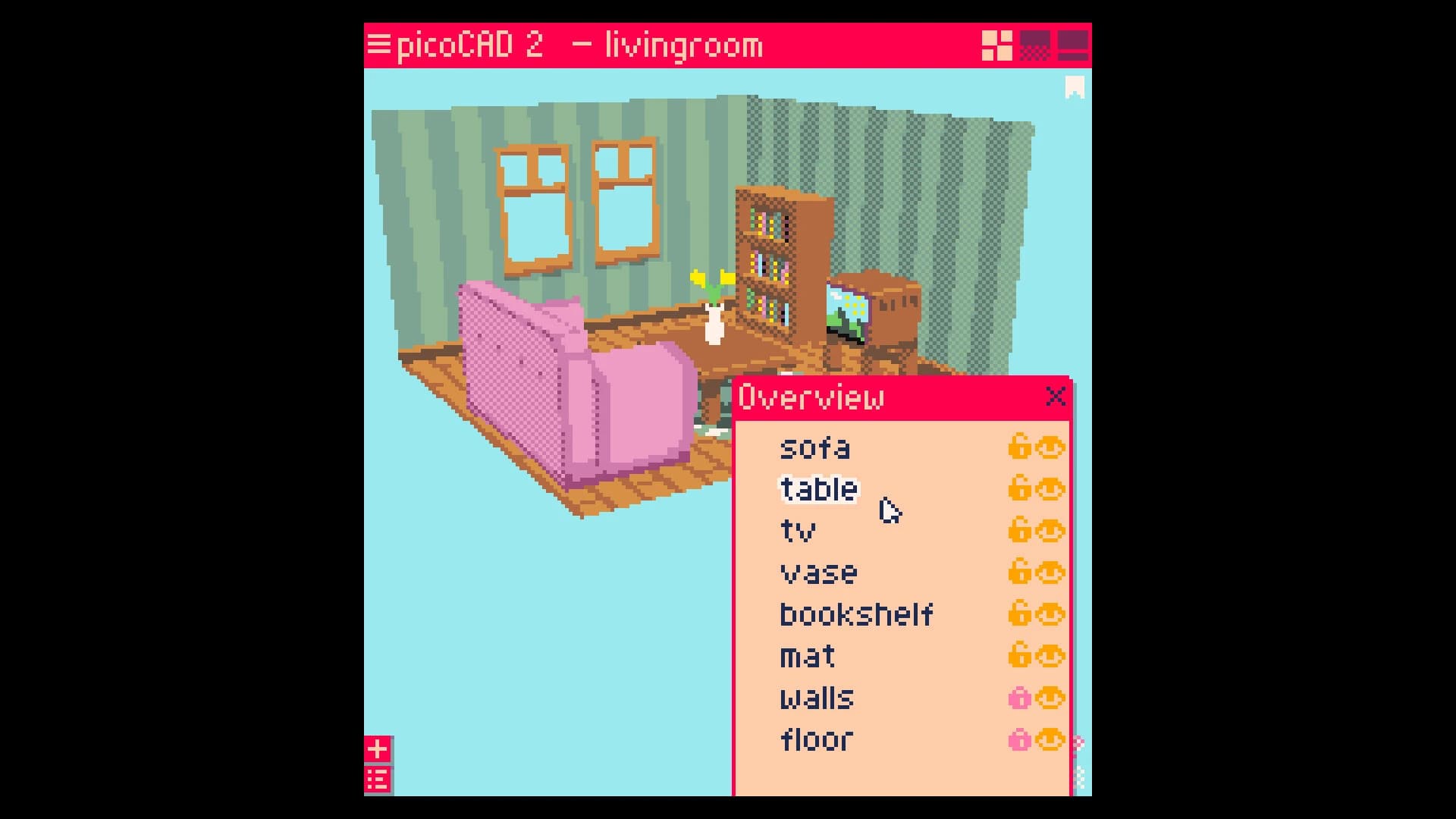Select the table object in Overview
This screenshot has height=819, width=1456.
[817, 489]
